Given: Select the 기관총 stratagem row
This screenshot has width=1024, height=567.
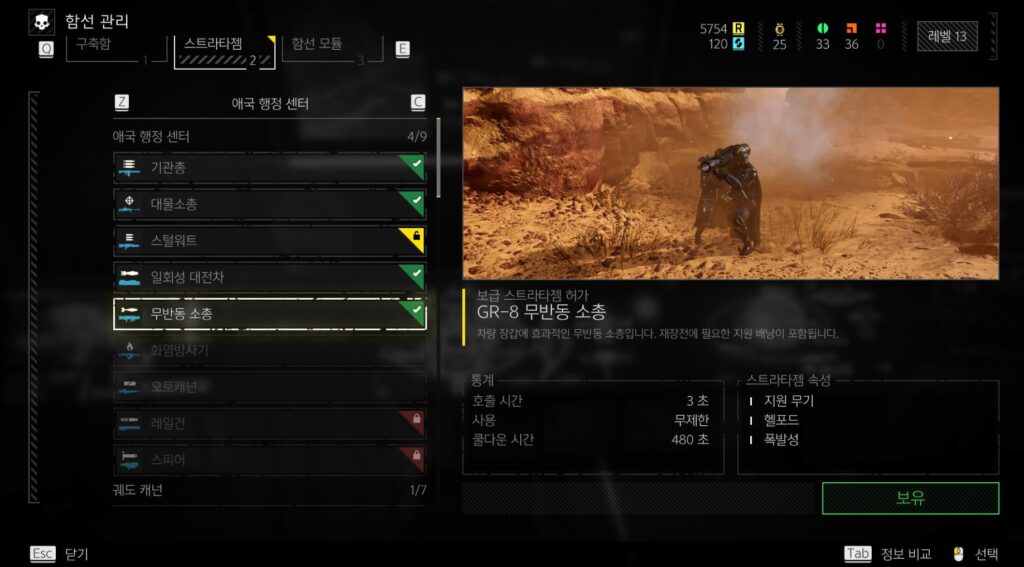Looking at the screenshot, I should click(269, 167).
